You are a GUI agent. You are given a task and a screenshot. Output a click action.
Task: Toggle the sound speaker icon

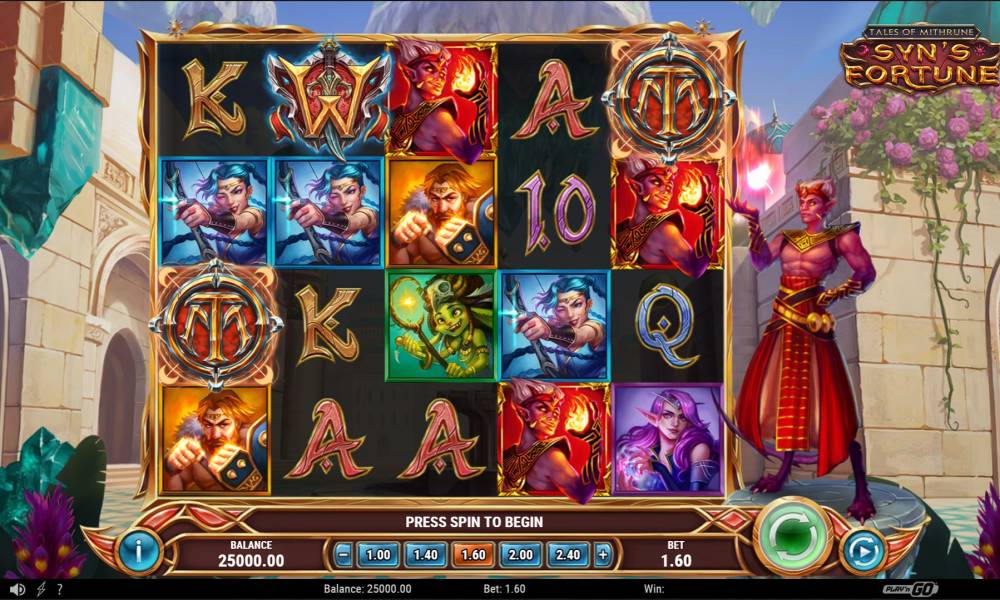[x=17, y=590]
